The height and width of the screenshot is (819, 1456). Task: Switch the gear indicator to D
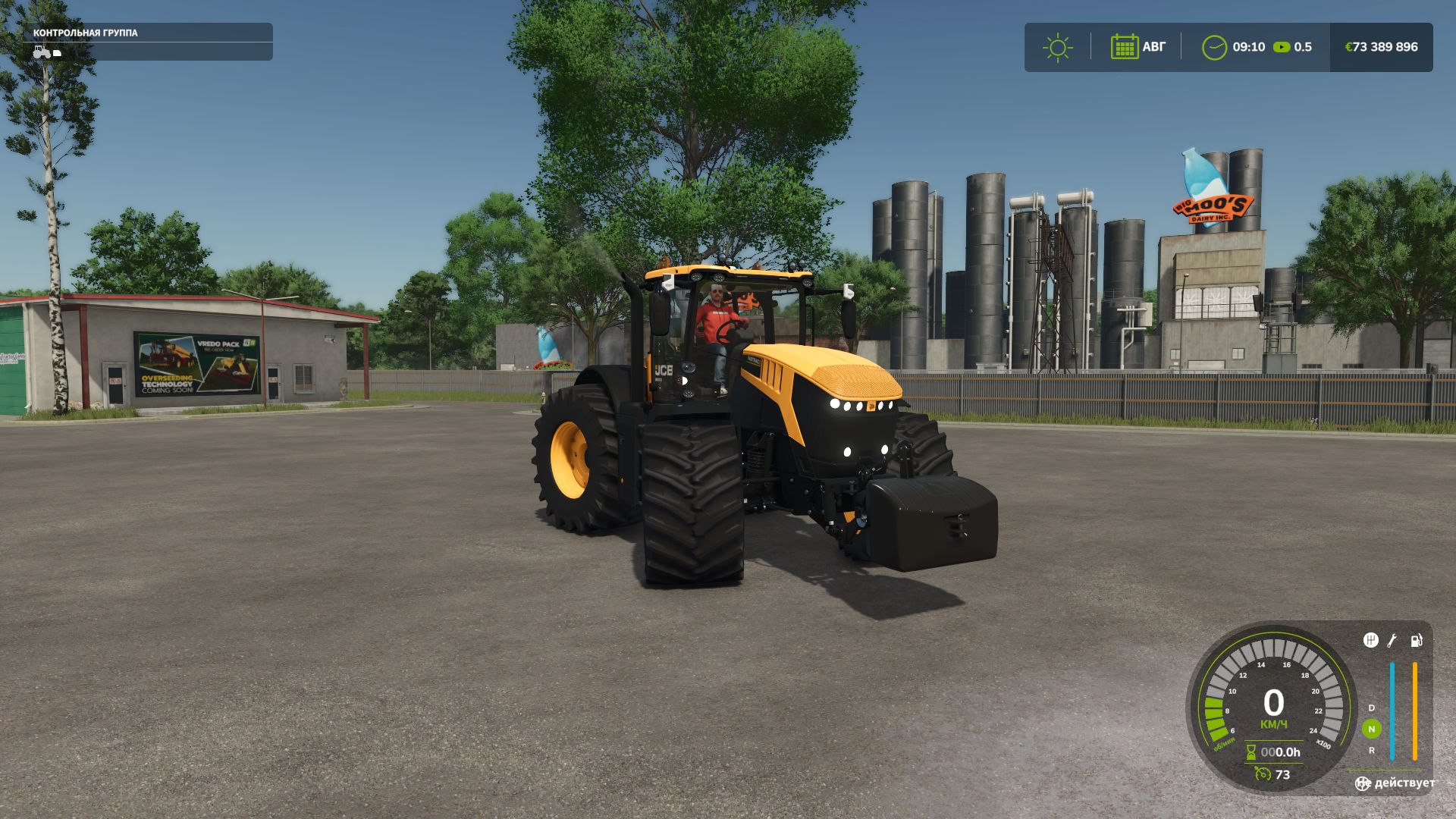point(1370,708)
